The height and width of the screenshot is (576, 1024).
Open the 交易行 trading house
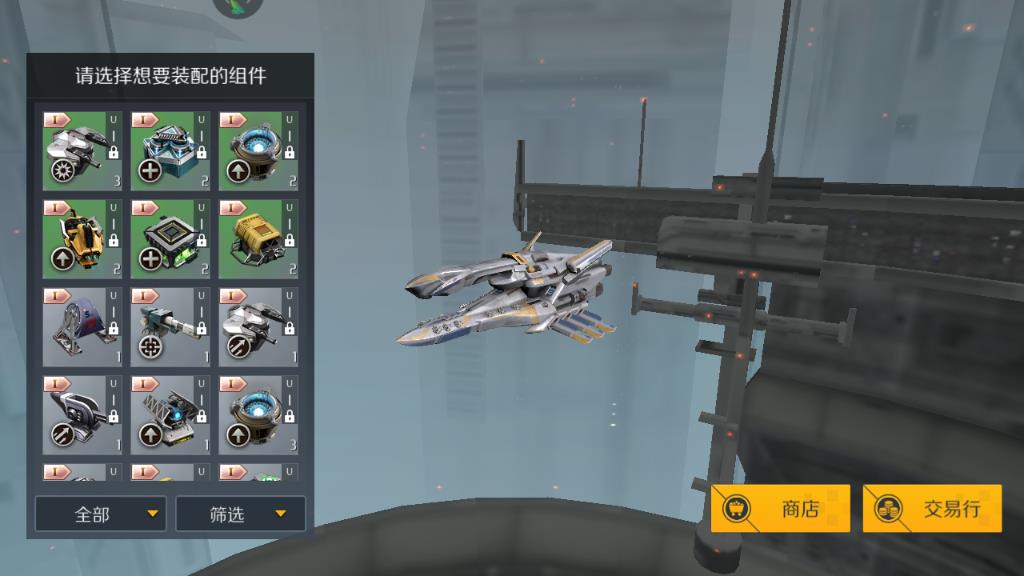pyautogui.click(x=932, y=509)
